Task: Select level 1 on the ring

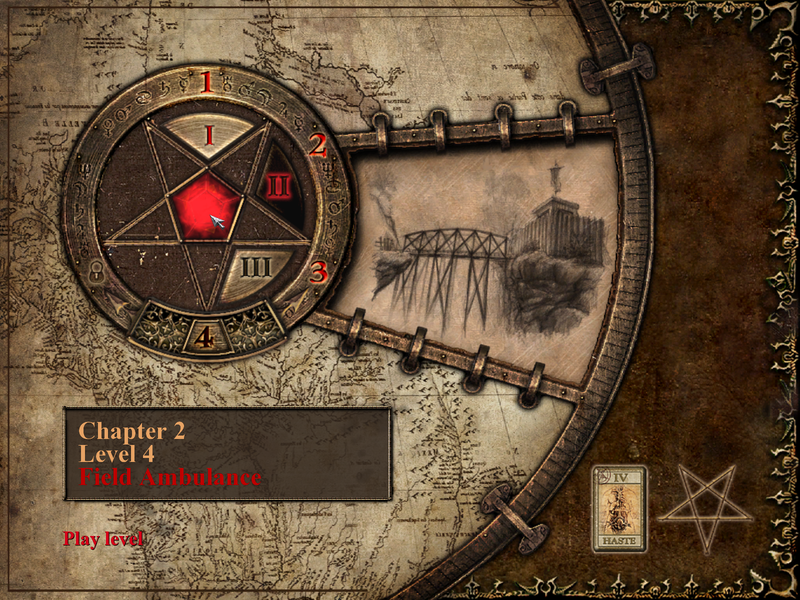Action: (207, 82)
